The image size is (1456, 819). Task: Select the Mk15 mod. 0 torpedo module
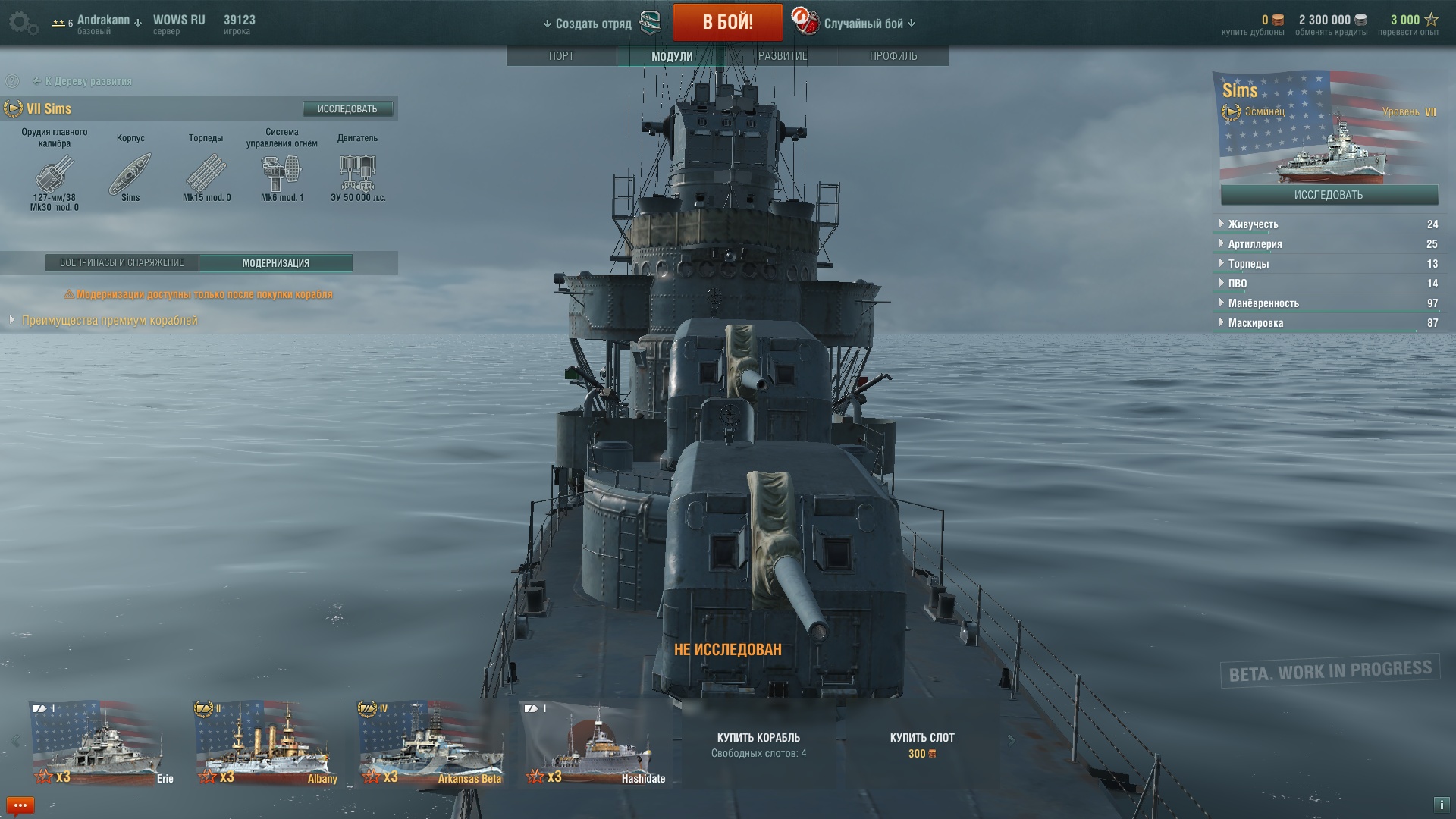pos(206,174)
